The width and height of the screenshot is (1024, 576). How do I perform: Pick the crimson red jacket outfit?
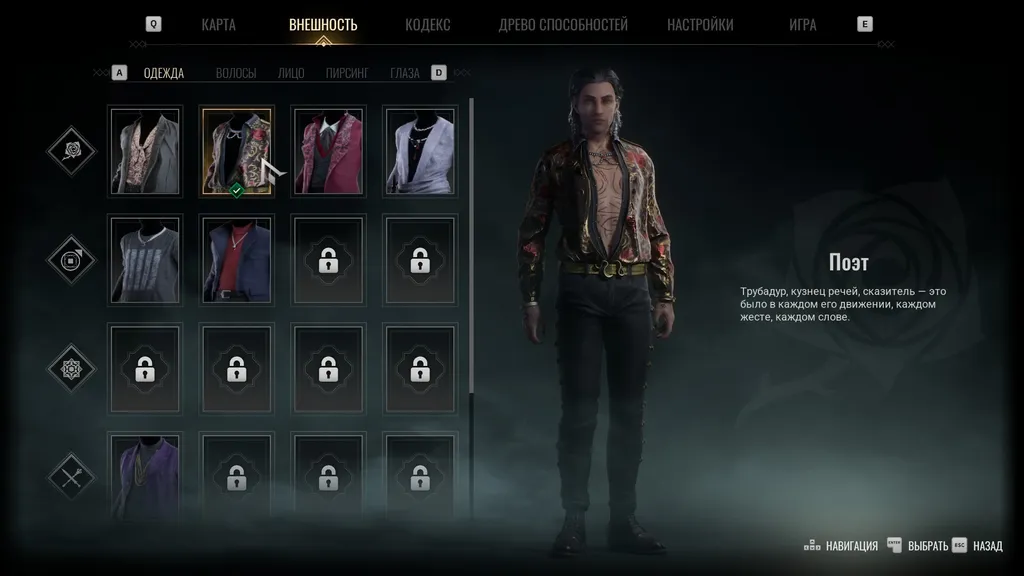point(328,151)
